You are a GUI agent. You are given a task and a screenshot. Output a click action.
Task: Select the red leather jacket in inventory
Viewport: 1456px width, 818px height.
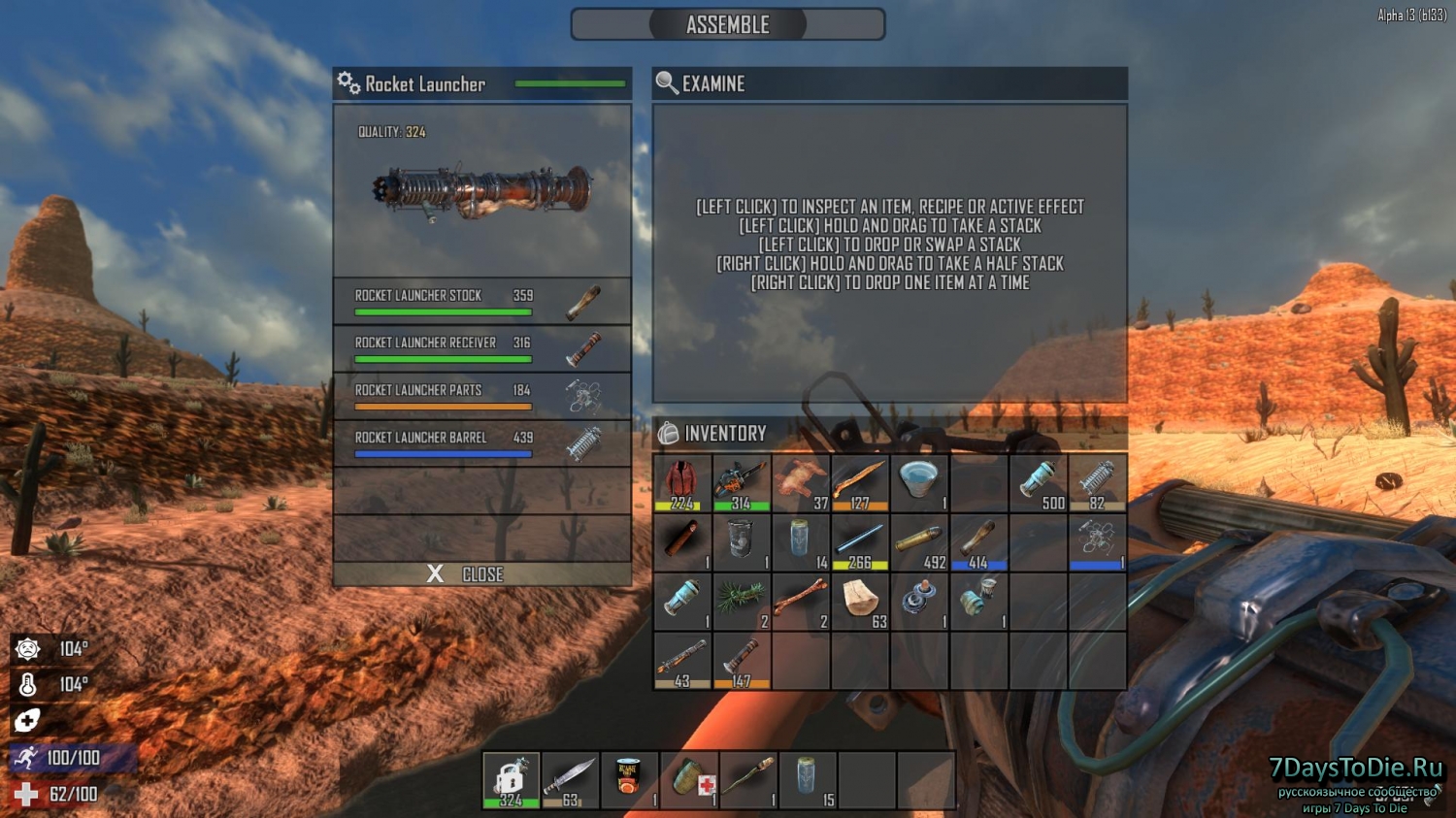click(x=682, y=483)
